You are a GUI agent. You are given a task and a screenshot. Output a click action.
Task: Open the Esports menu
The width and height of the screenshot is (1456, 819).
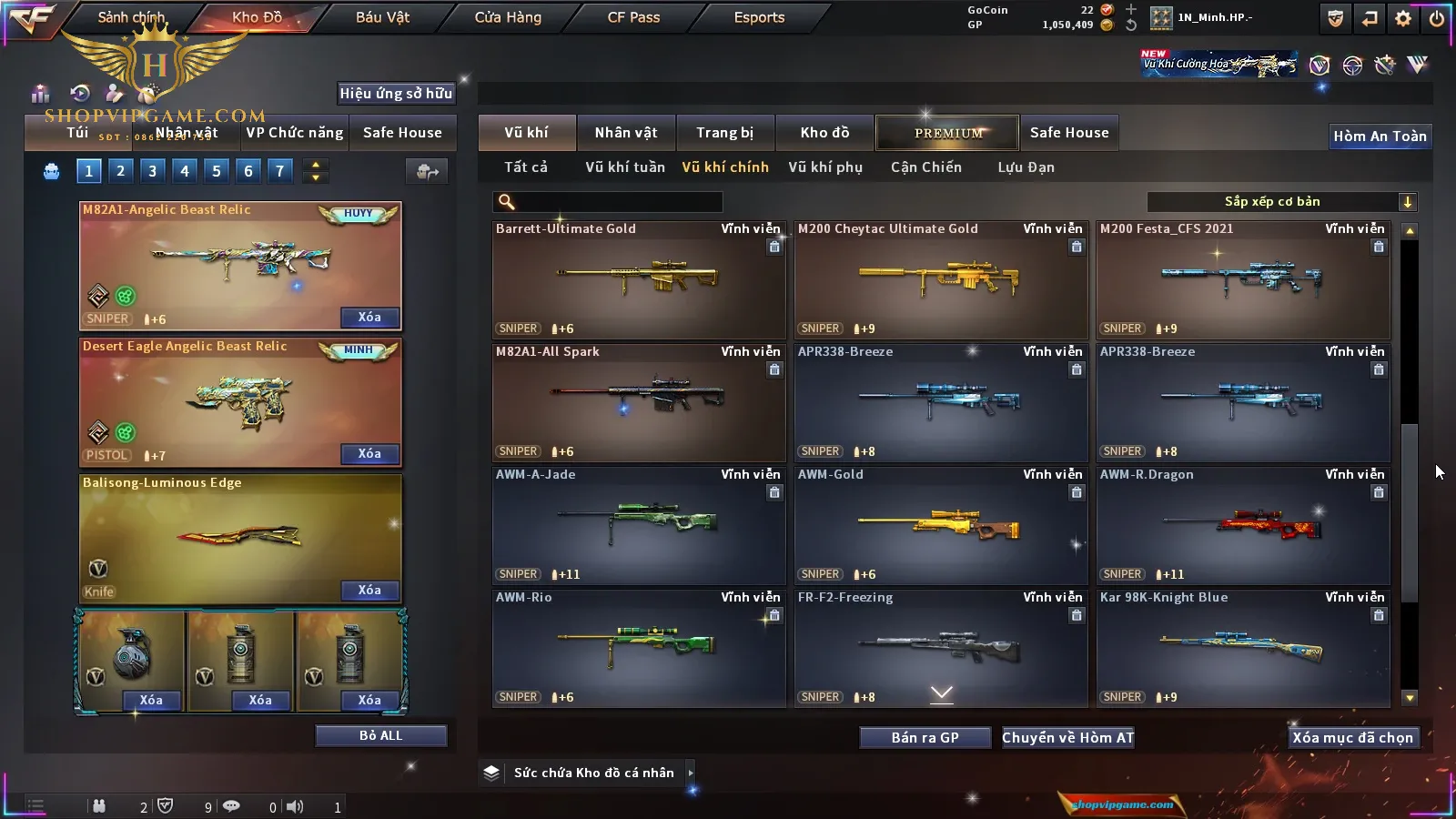click(x=759, y=17)
